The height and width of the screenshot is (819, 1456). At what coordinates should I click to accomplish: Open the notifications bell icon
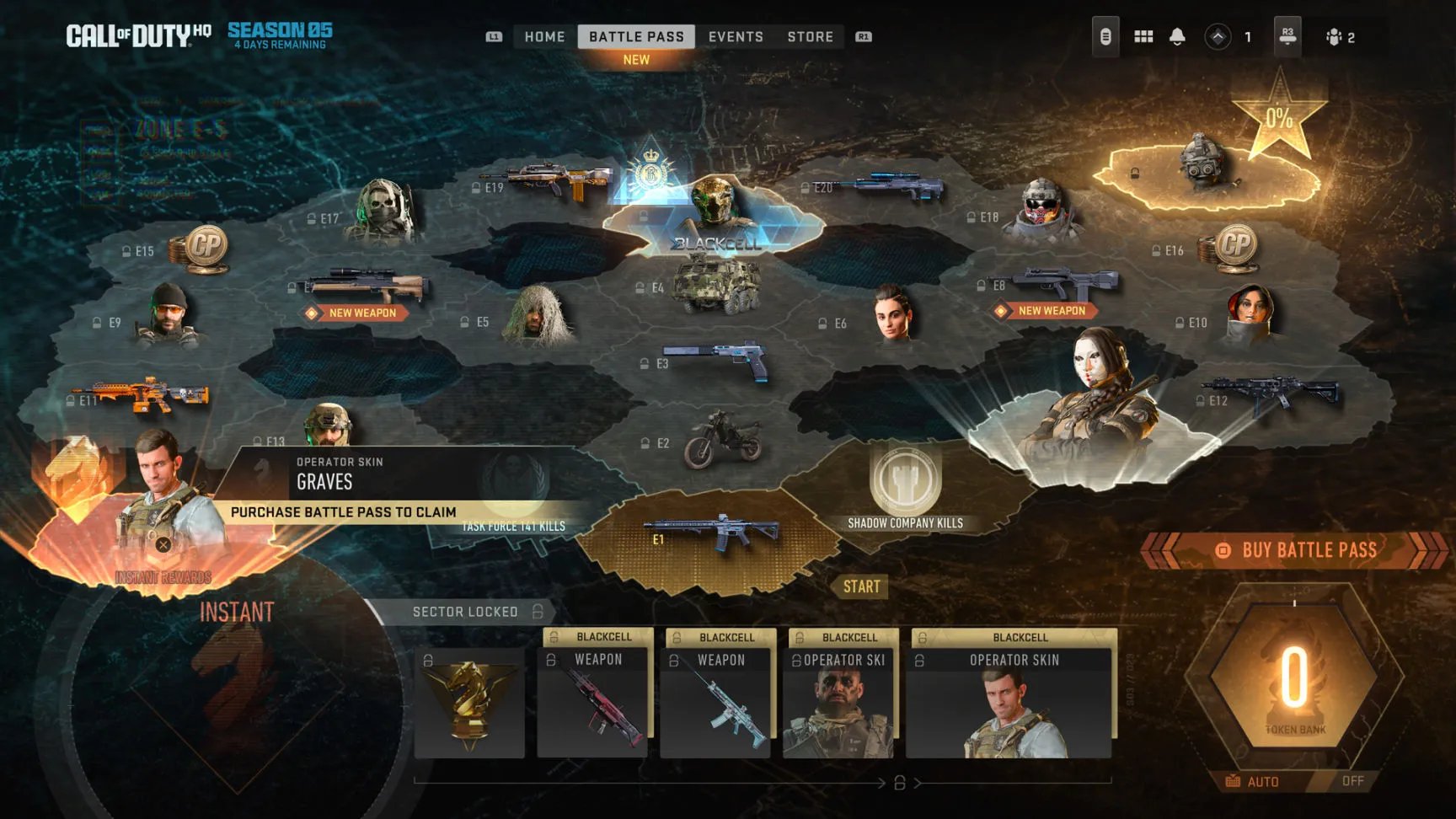[1177, 37]
